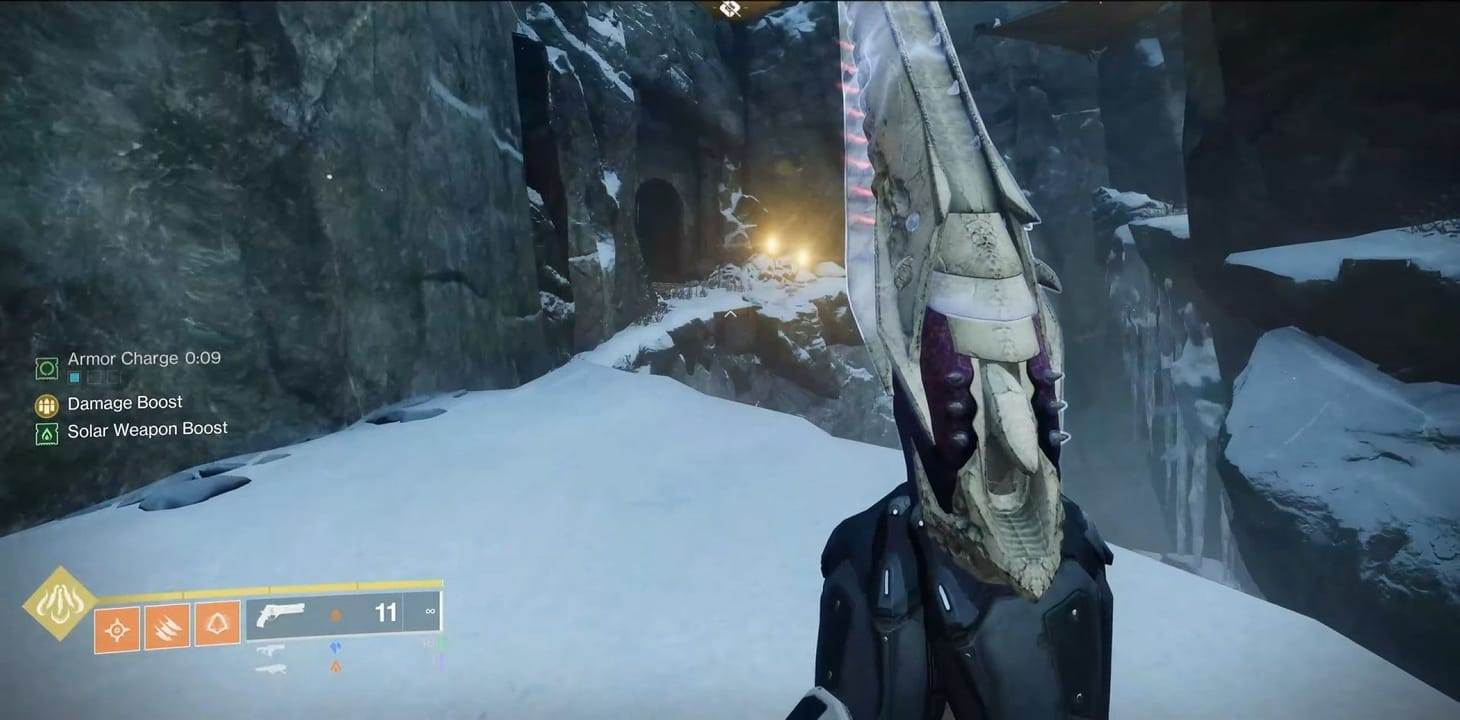This screenshot has width=1460, height=720.
Task: Click the green Armor Charge buff icon
Action: (x=46, y=370)
